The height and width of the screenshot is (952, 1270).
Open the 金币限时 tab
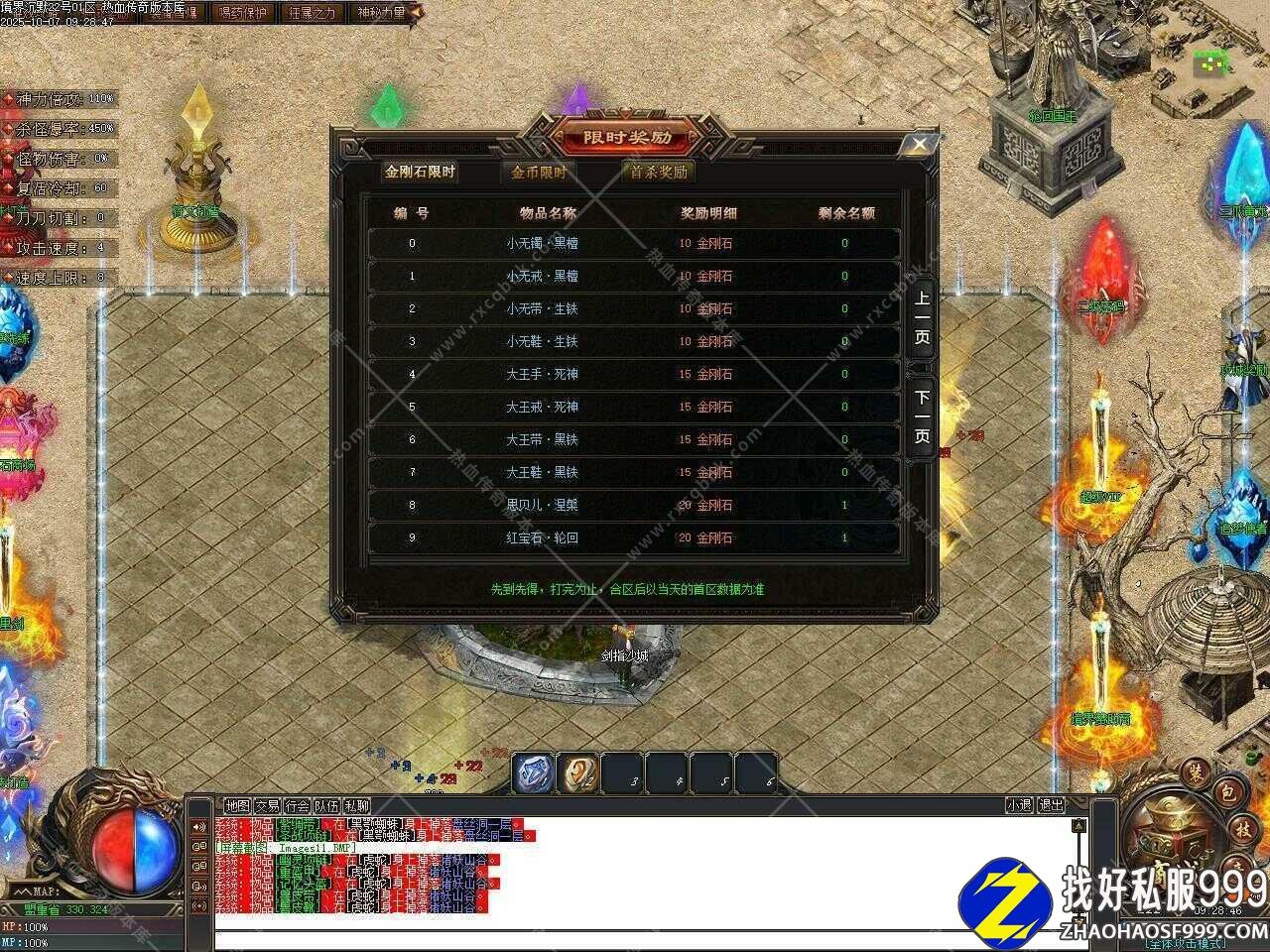tap(539, 172)
